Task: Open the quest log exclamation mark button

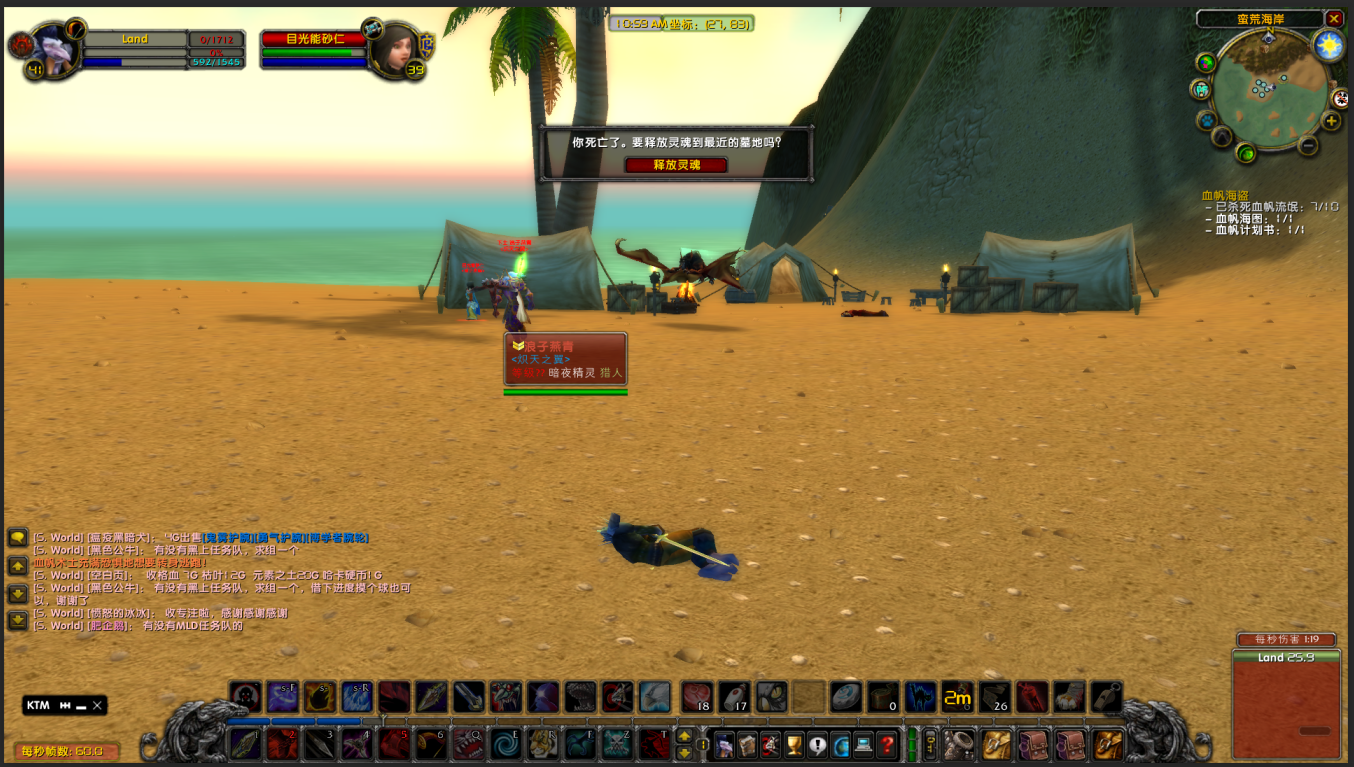Action: tap(817, 745)
